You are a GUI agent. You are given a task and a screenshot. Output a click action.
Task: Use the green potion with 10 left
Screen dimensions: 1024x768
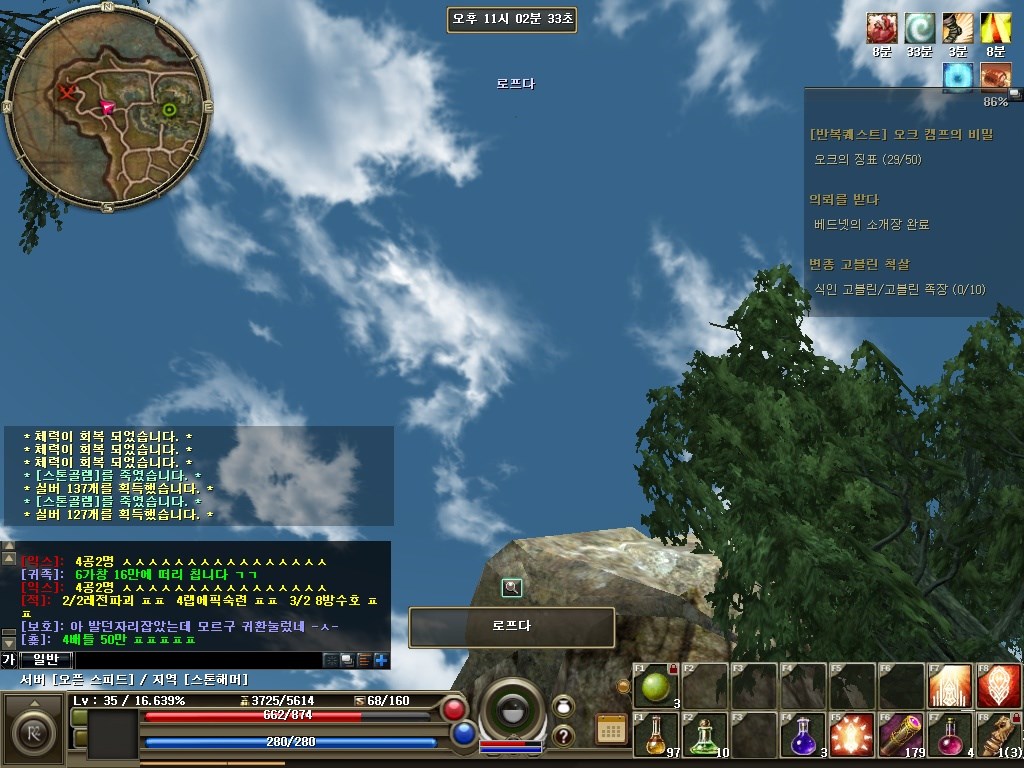tap(705, 735)
